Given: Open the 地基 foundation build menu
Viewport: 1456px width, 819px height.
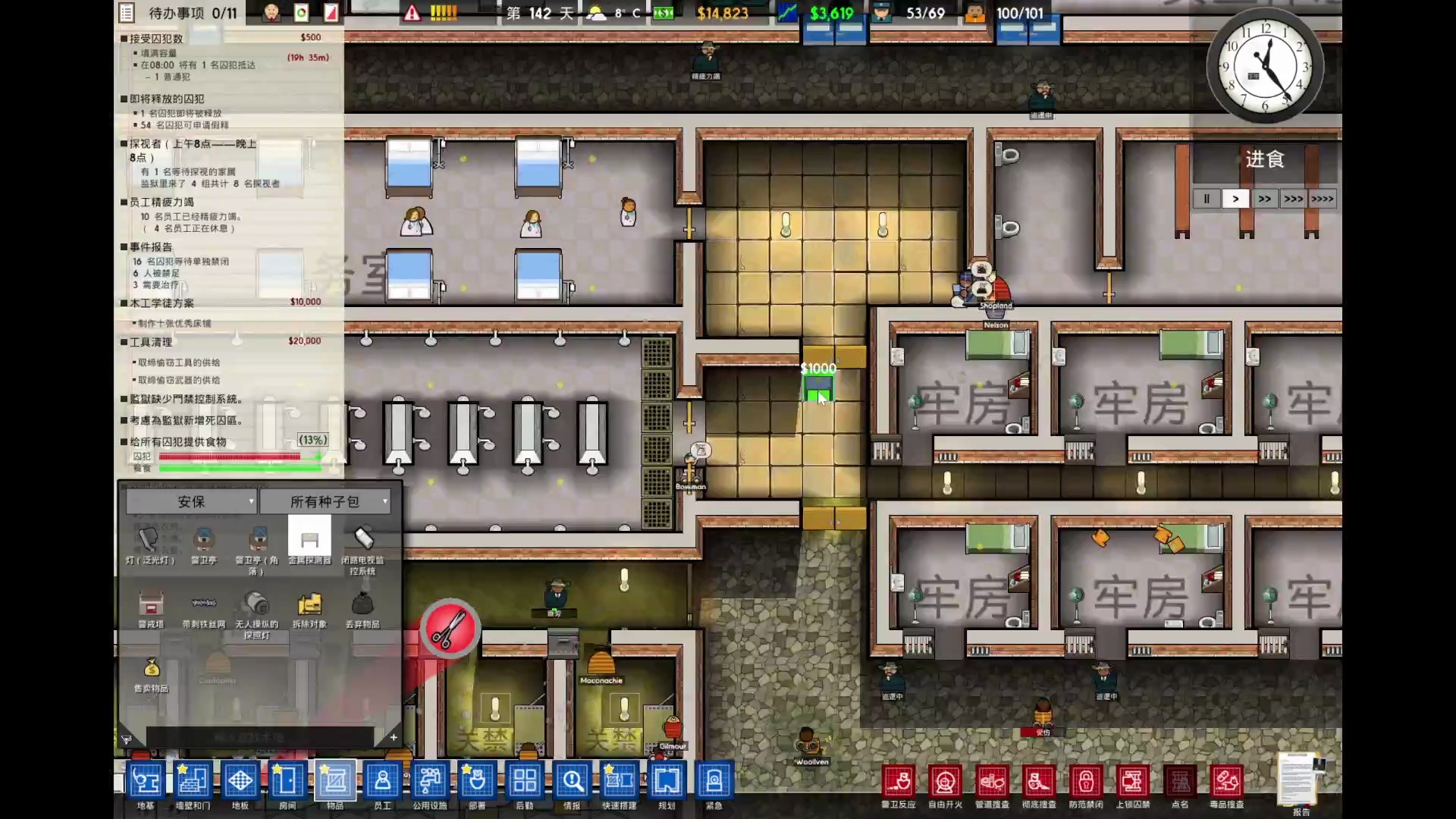Looking at the screenshot, I should point(145,781).
